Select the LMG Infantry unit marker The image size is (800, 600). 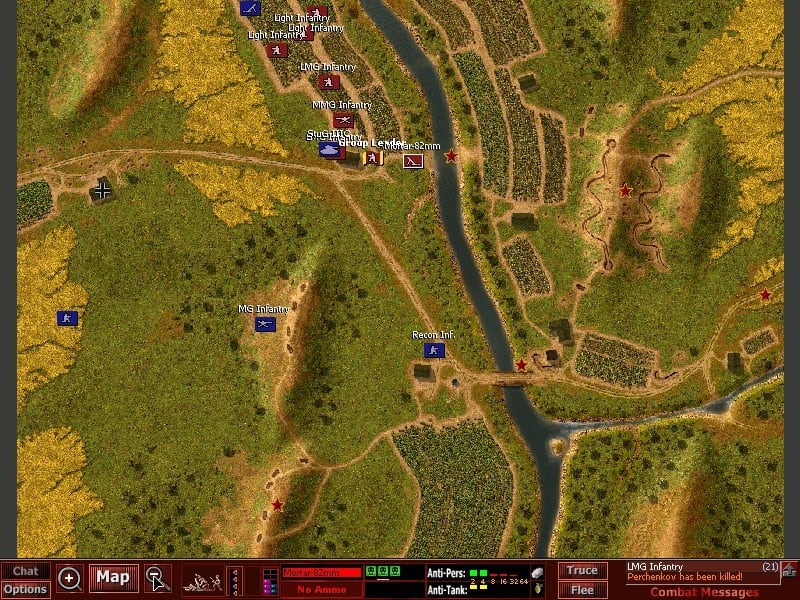pos(328,82)
